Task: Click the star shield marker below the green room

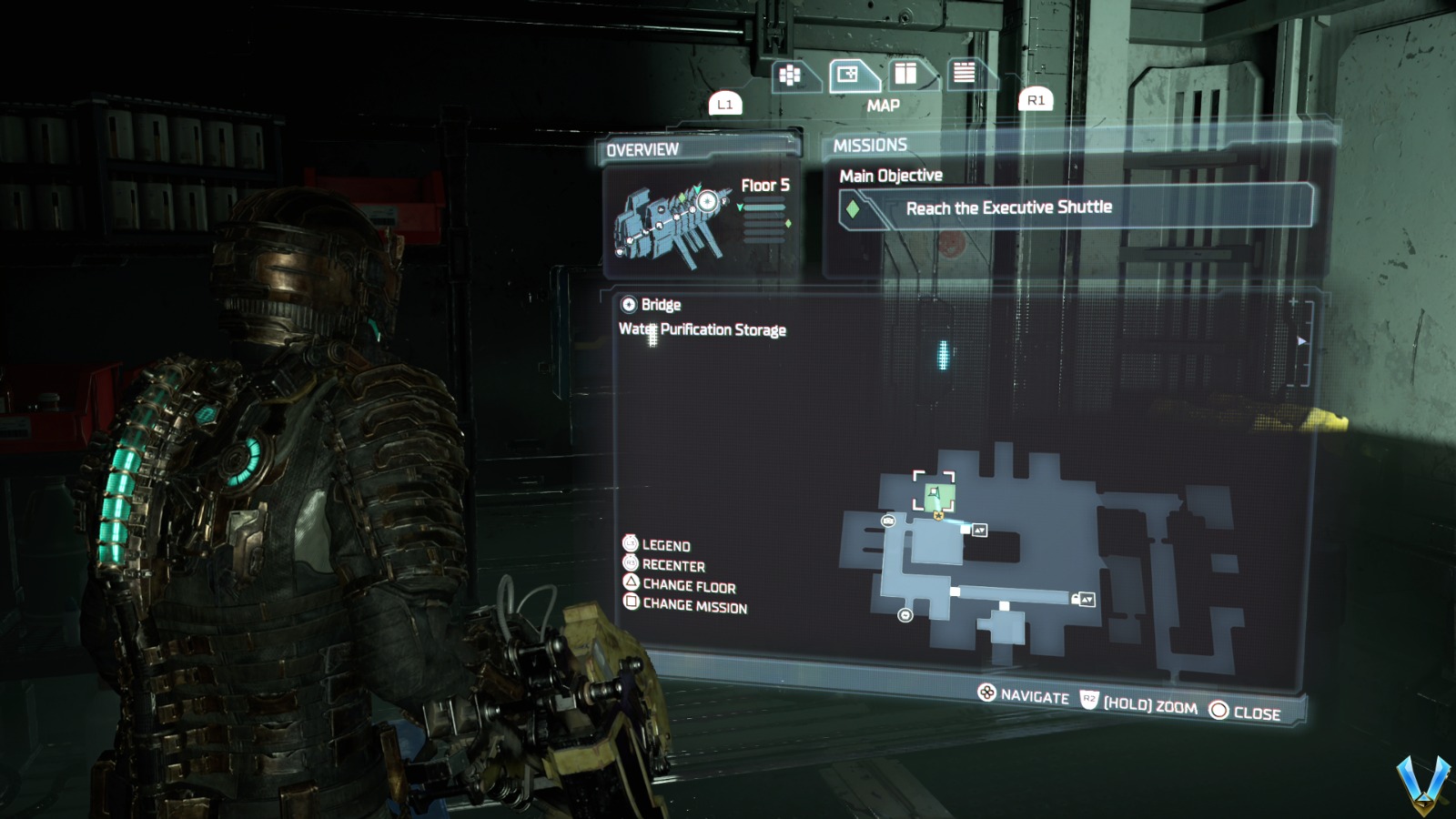Action: tap(938, 514)
